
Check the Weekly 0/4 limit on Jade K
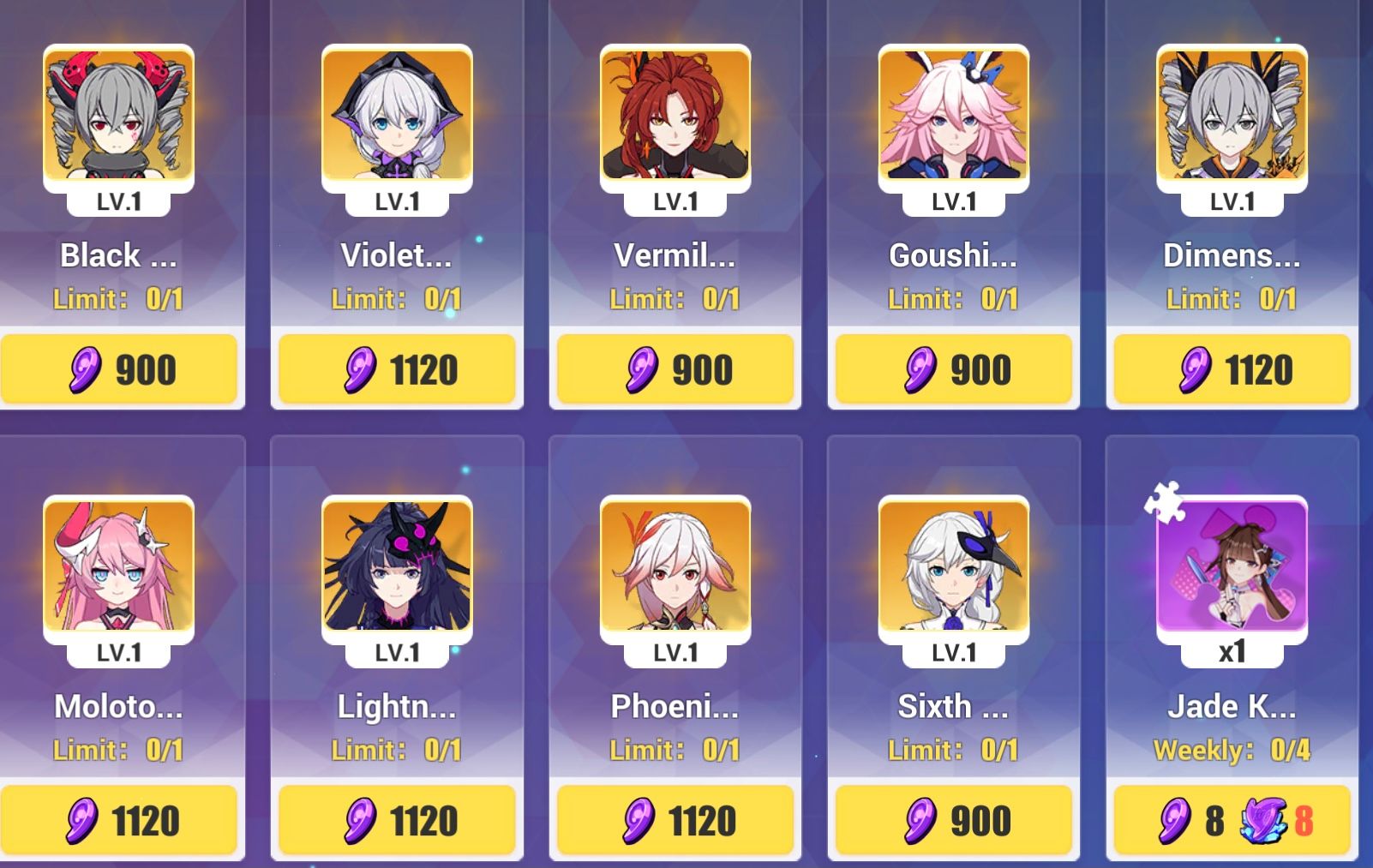click(x=1232, y=749)
